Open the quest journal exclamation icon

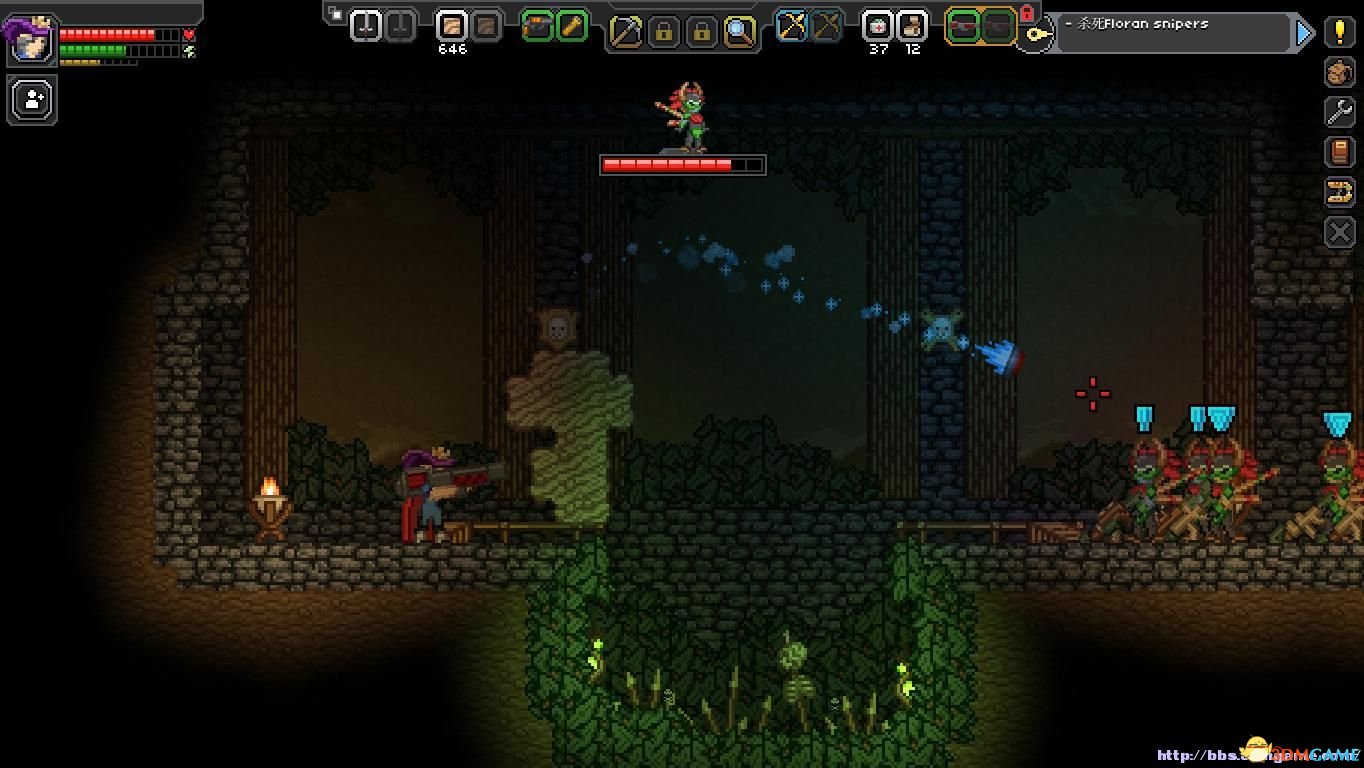point(1340,31)
